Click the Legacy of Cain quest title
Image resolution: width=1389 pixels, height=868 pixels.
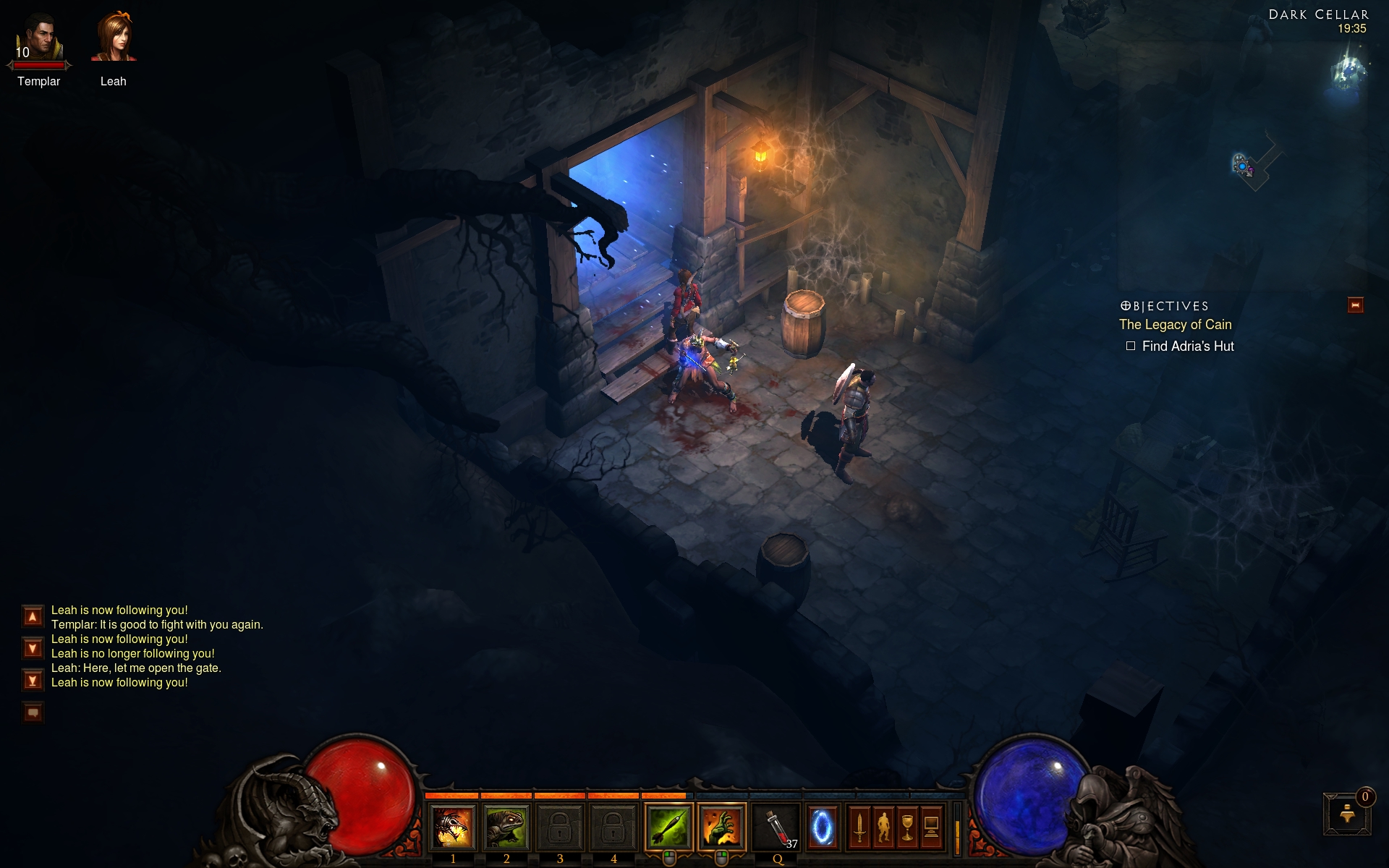point(1175,325)
